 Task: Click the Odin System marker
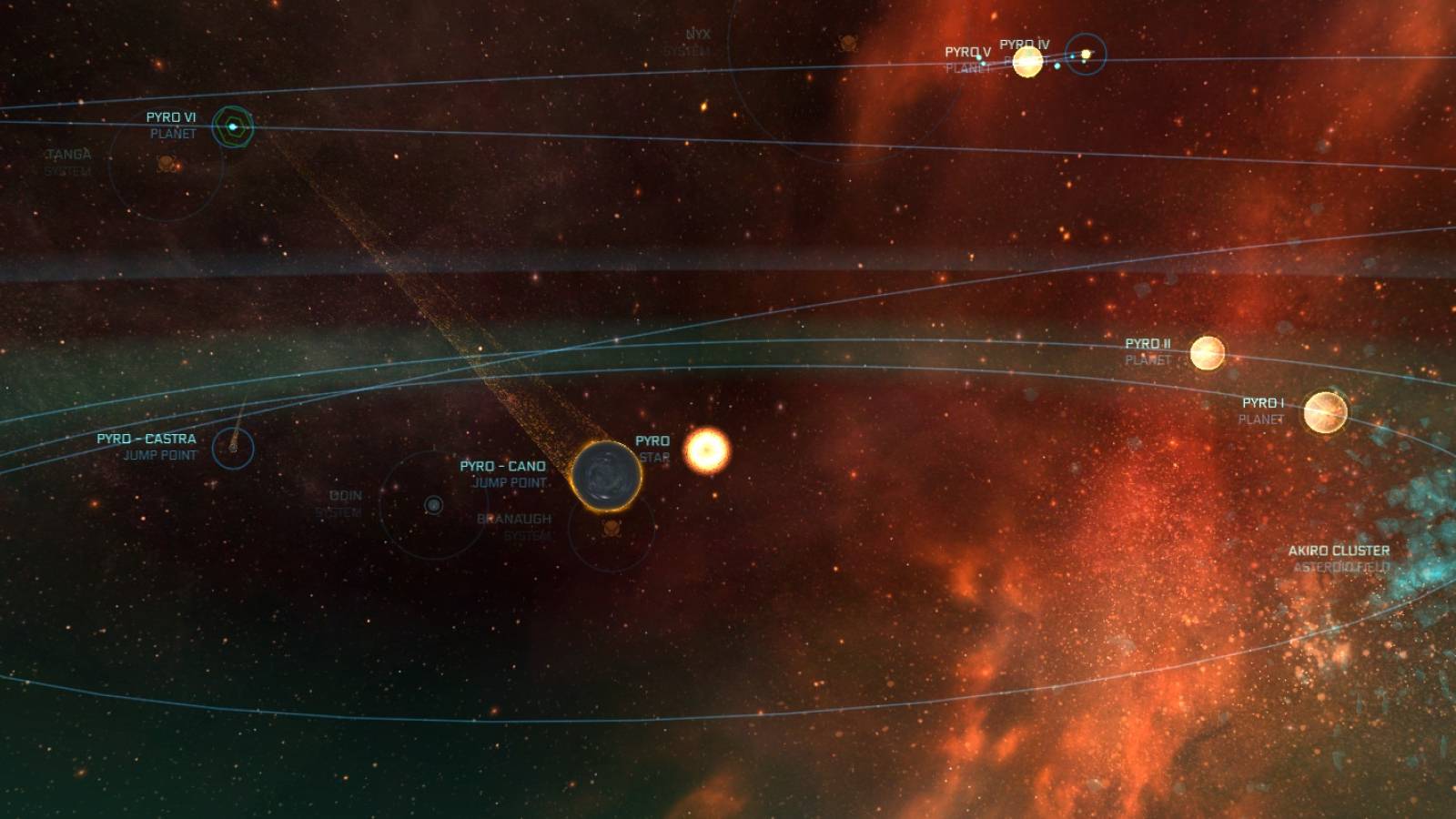(x=433, y=503)
